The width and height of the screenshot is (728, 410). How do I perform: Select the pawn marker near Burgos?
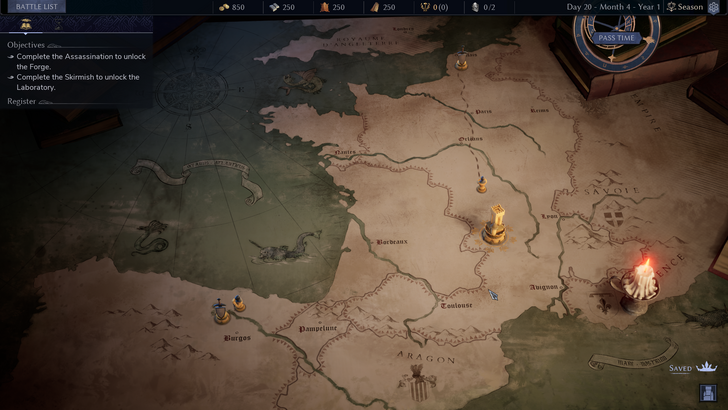click(239, 304)
